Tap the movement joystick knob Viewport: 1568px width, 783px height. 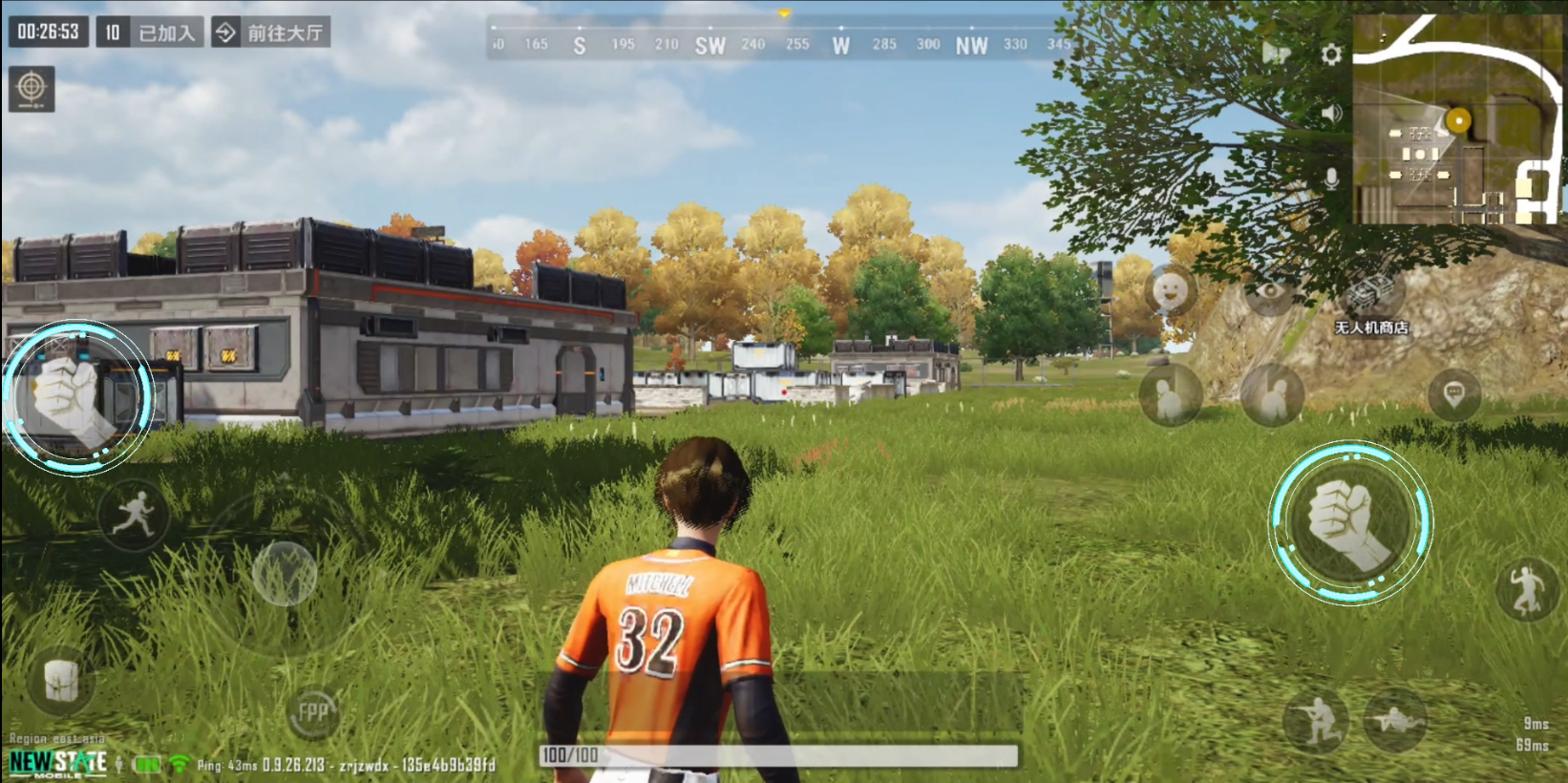click(285, 574)
